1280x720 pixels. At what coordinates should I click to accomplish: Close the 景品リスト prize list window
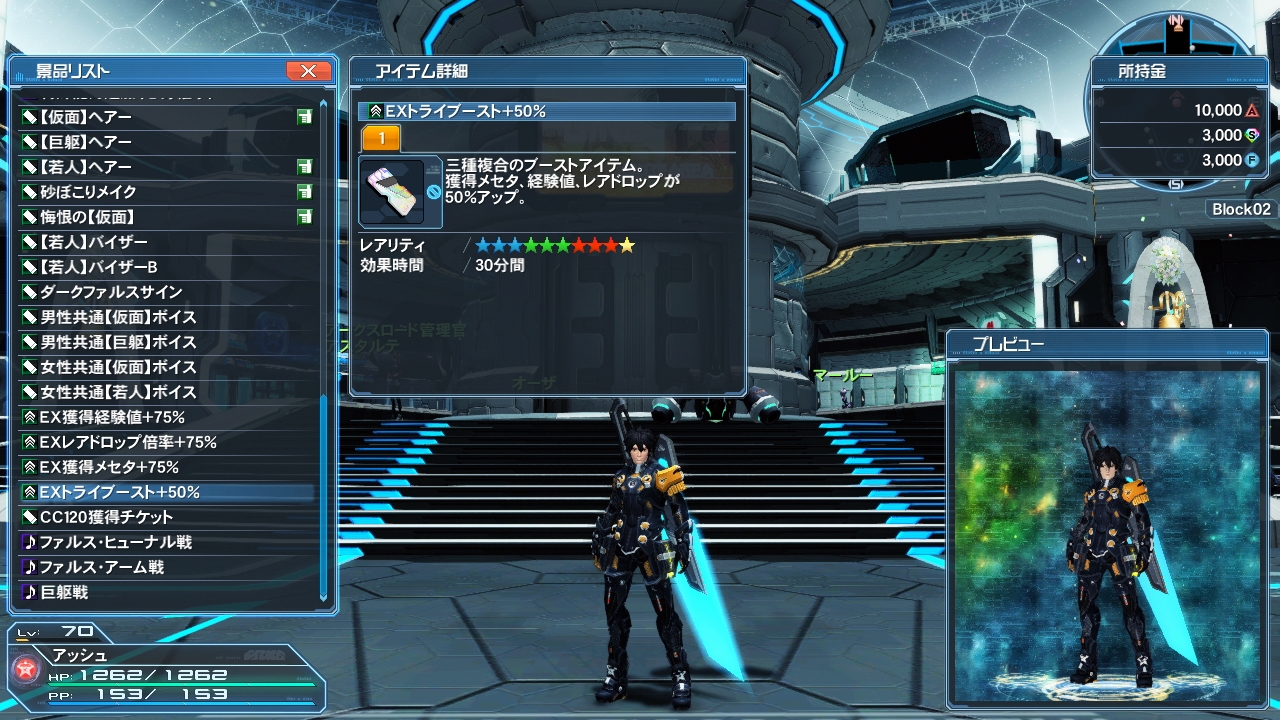tap(308, 71)
